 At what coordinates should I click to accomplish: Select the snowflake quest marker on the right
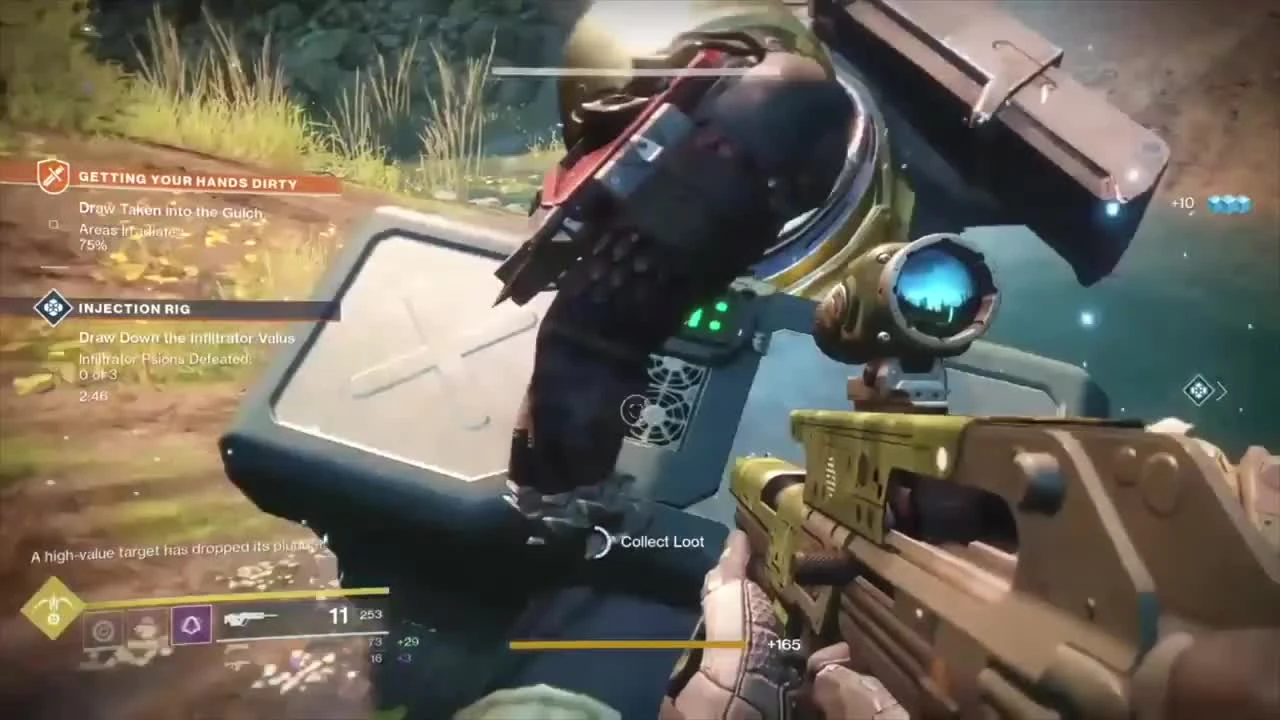[1198, 391]
